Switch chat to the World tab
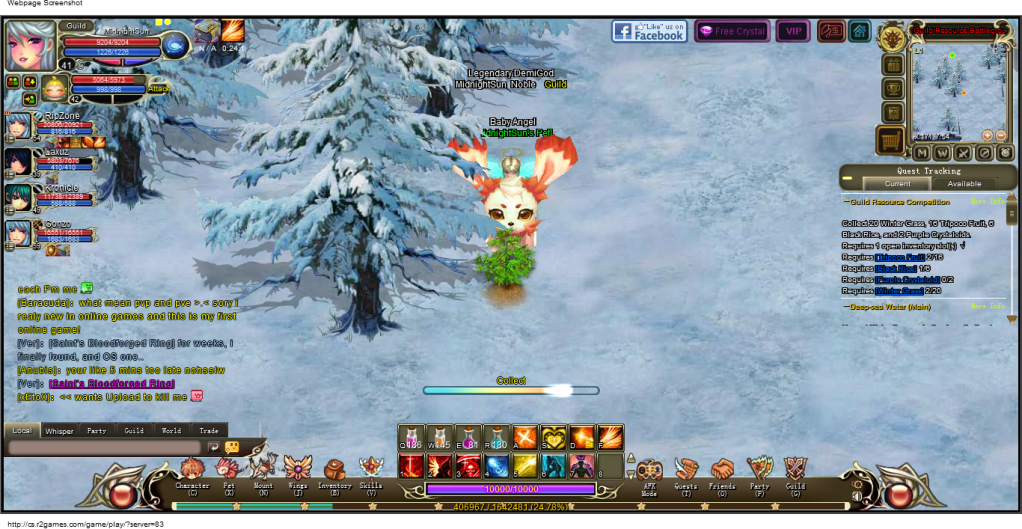 pyautogui.click(x=171, y=431)
